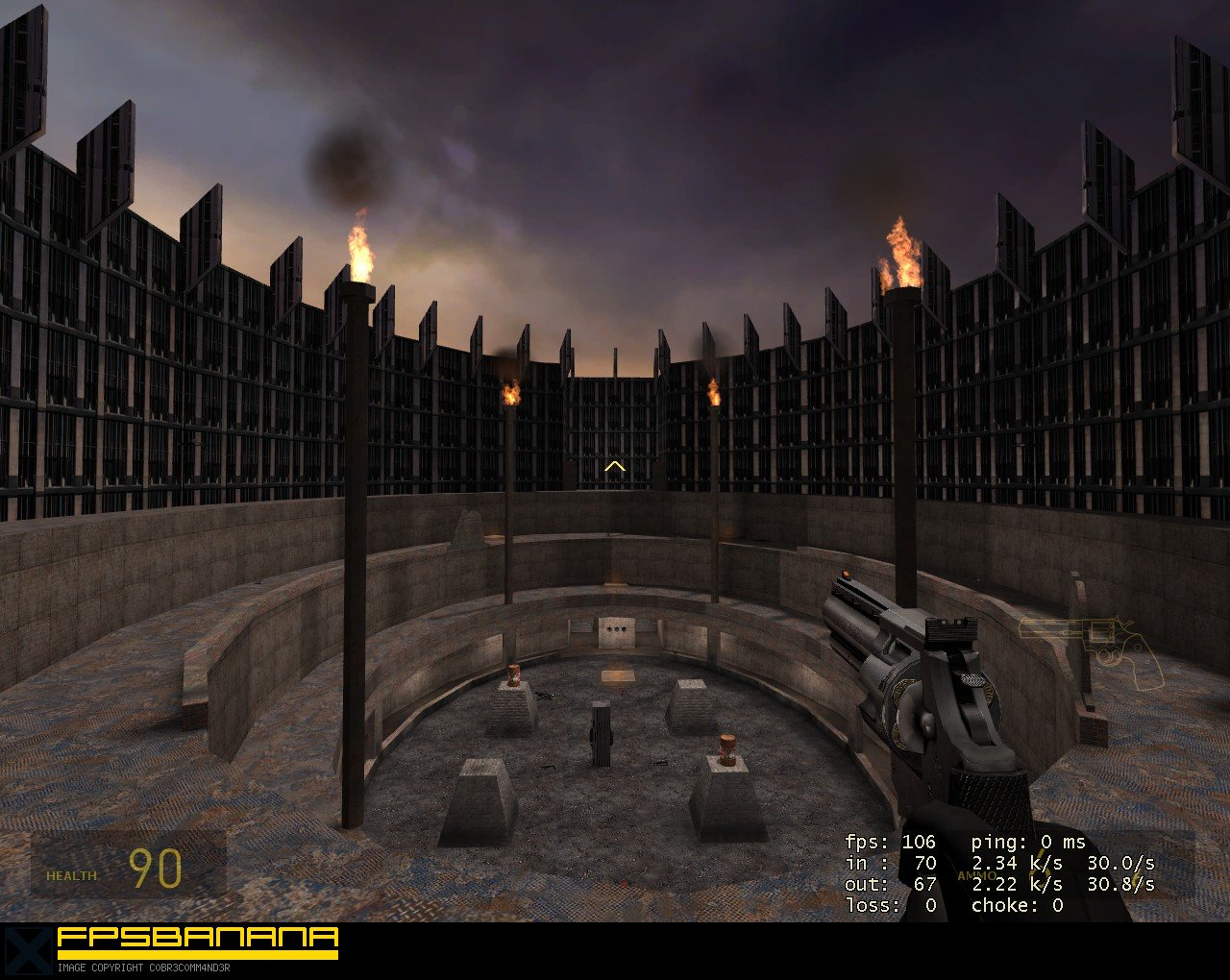Click the FPSBanana logo
Screen dimensions: 1230x980
[x=196, y=942]
